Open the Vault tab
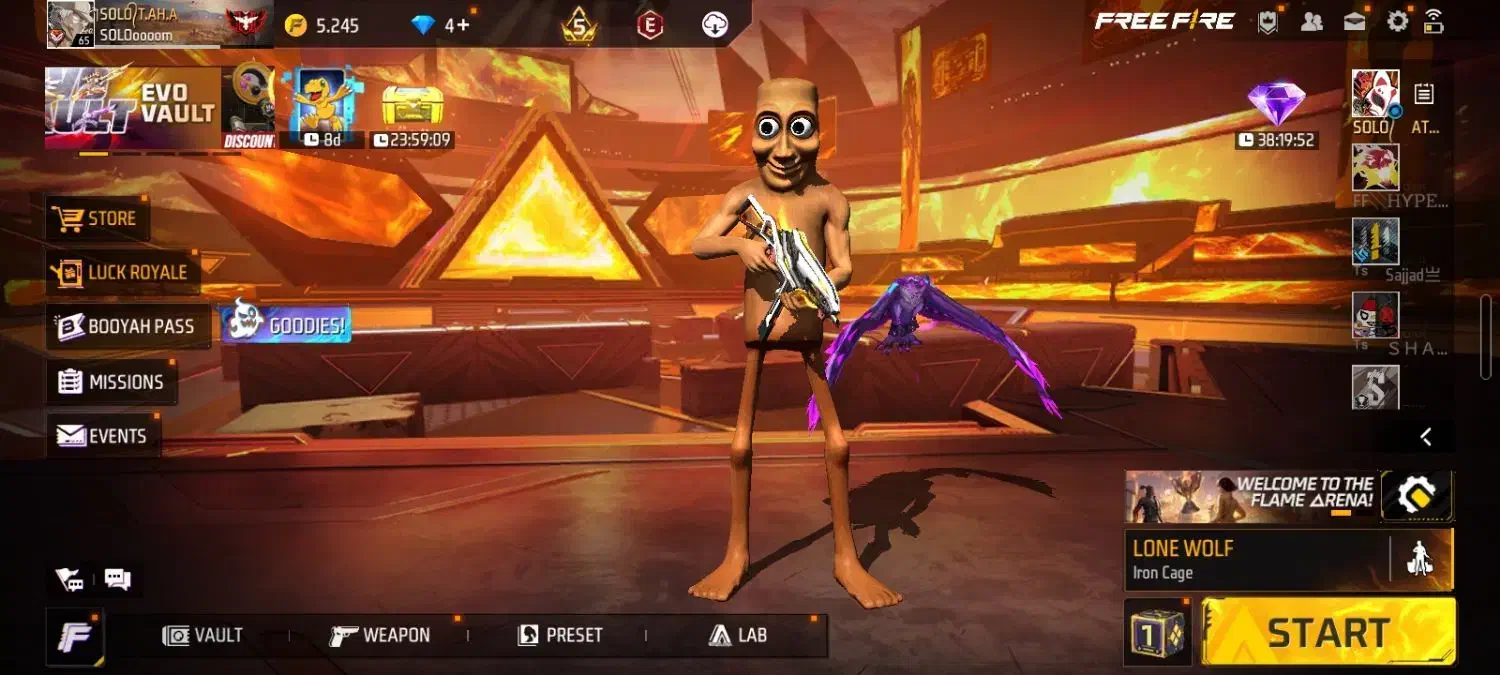This screenshot has height=675, width=1500. pos(203,635)
